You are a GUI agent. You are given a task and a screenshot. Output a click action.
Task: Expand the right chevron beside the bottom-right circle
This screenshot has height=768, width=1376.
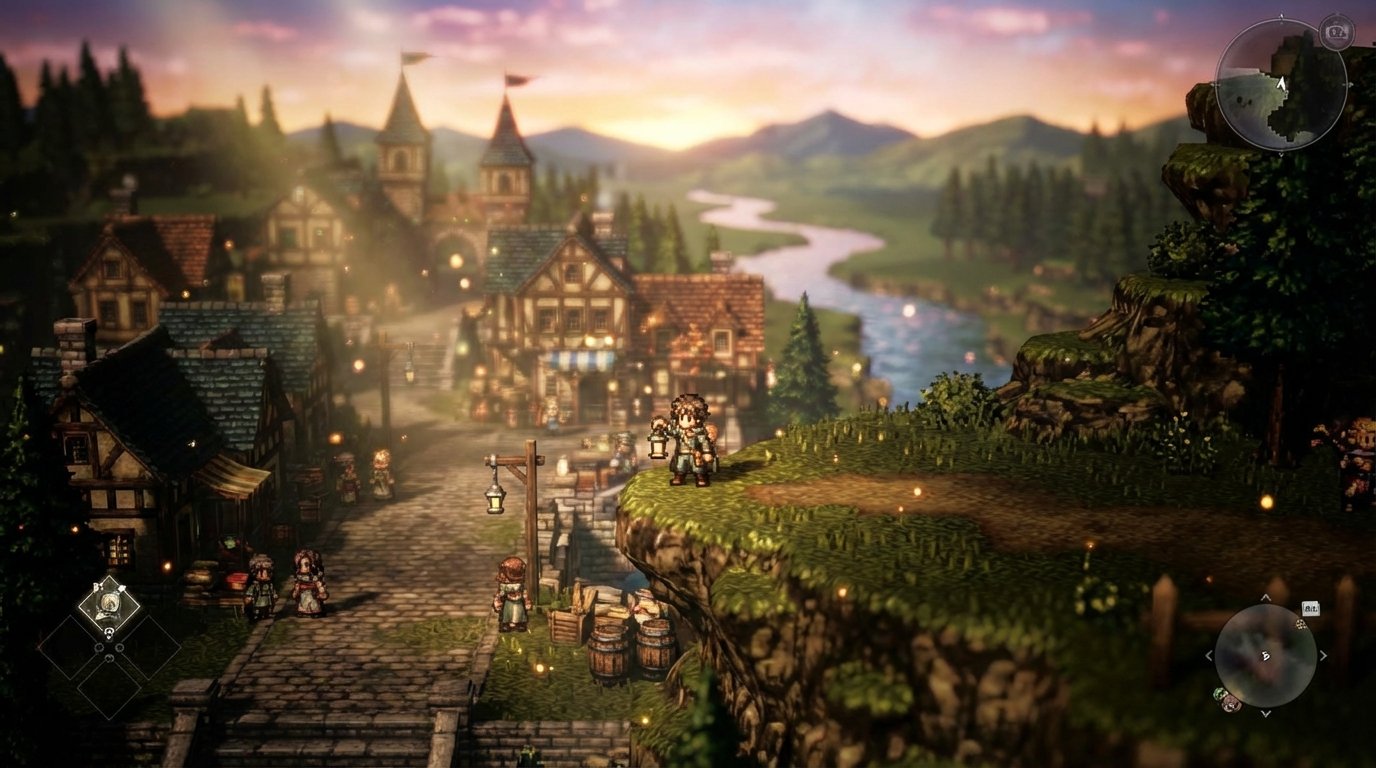click(1322, 655)
